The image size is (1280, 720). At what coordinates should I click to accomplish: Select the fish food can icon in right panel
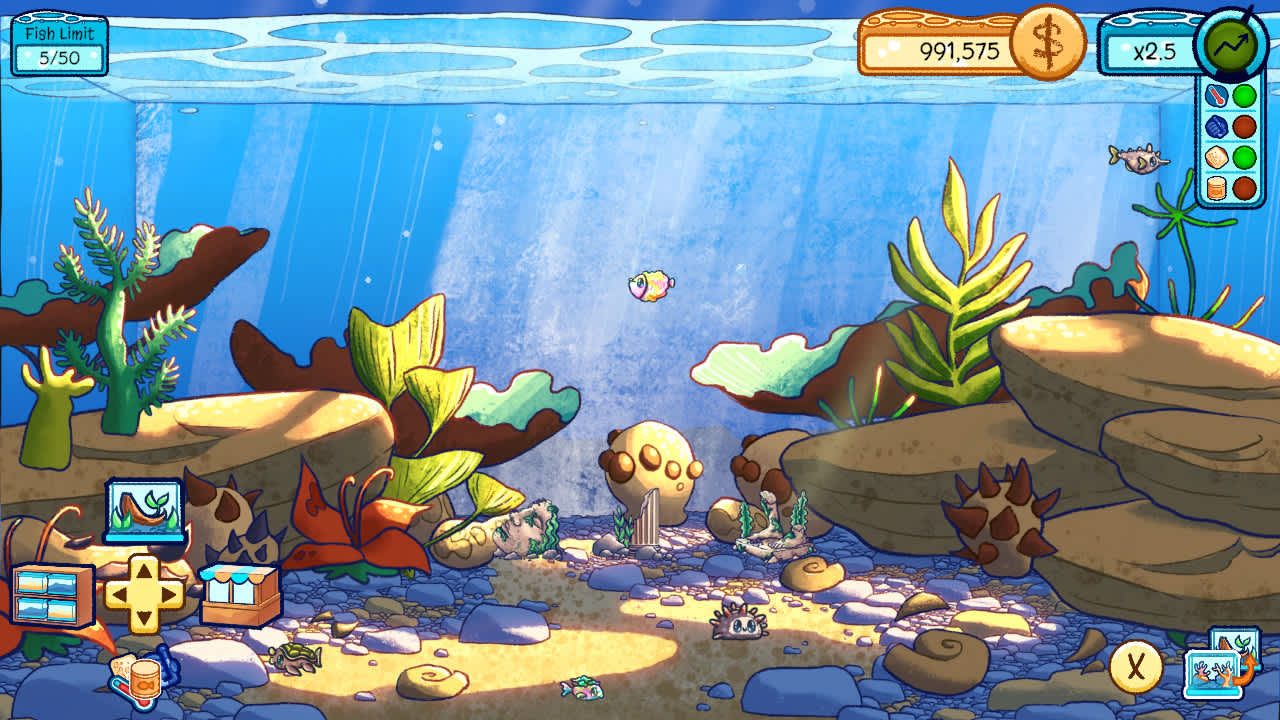1215,187
